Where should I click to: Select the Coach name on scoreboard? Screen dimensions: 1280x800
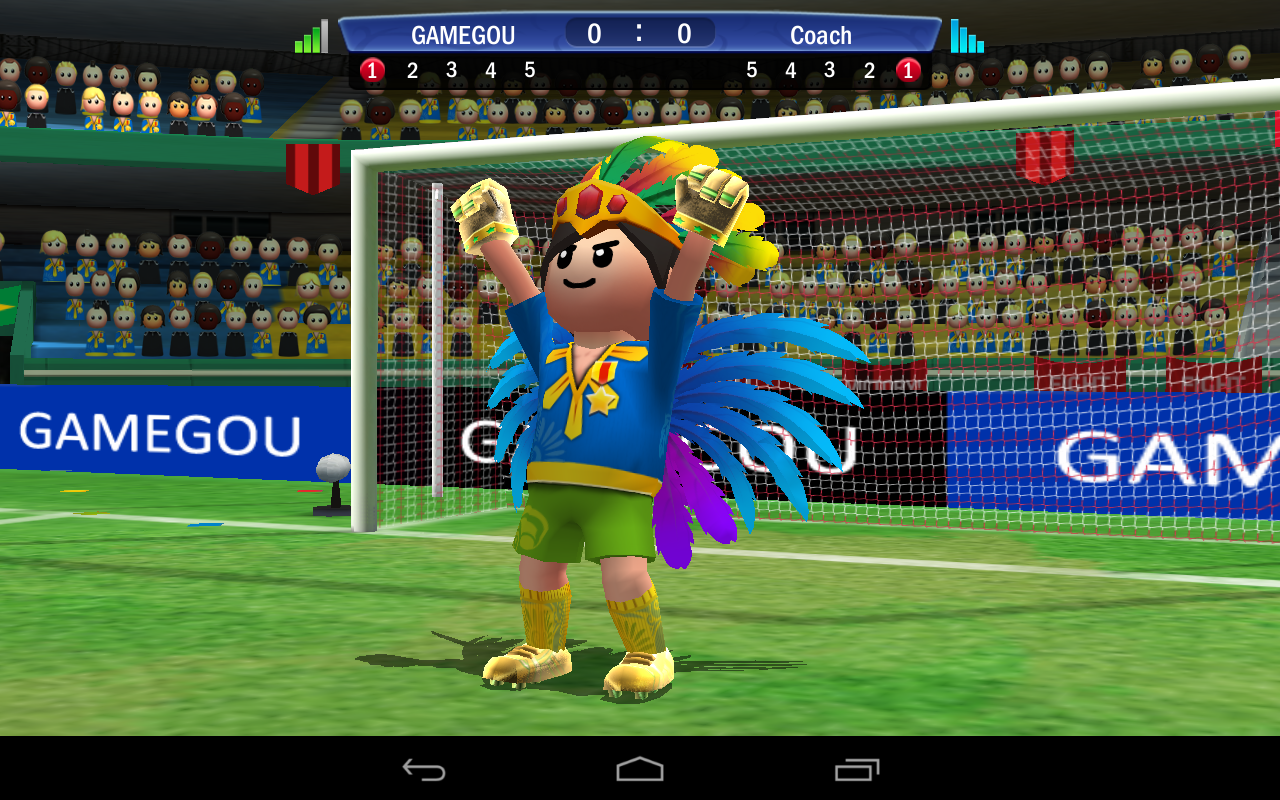click(821, 35)
